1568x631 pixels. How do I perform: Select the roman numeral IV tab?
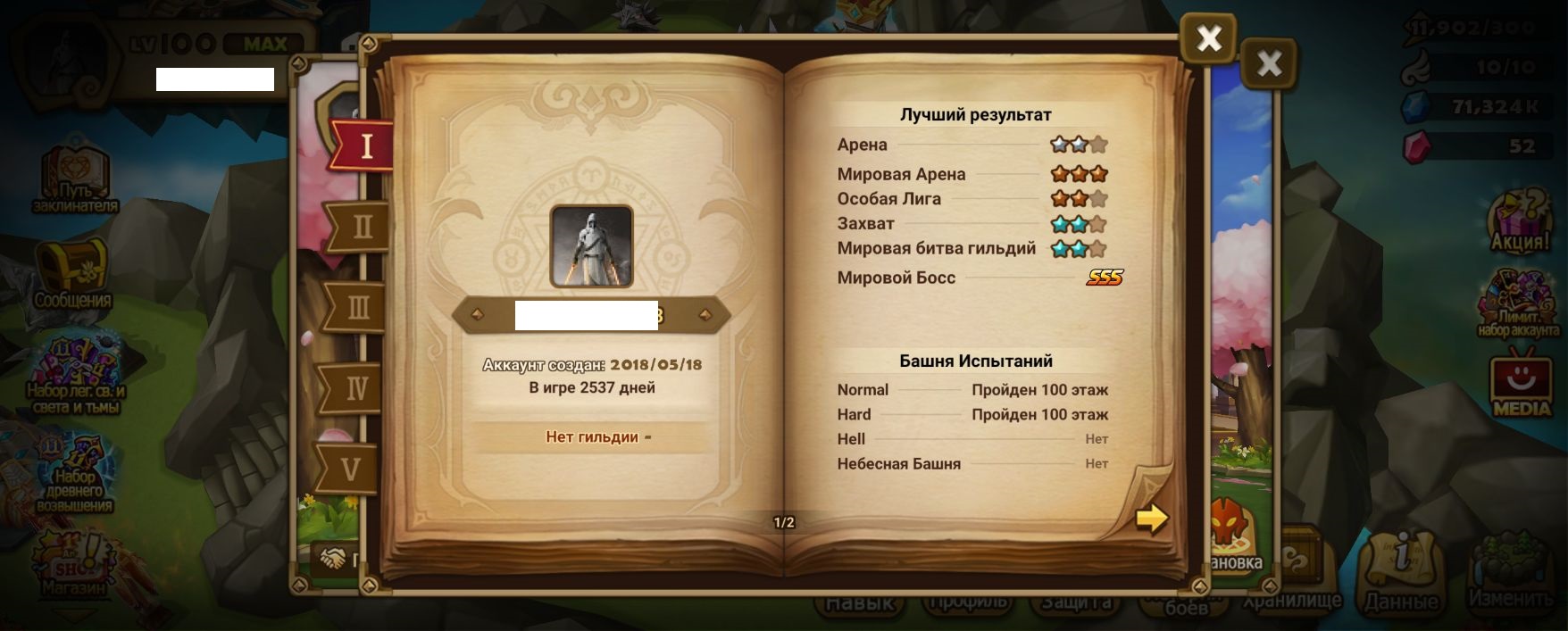(355, 388)
